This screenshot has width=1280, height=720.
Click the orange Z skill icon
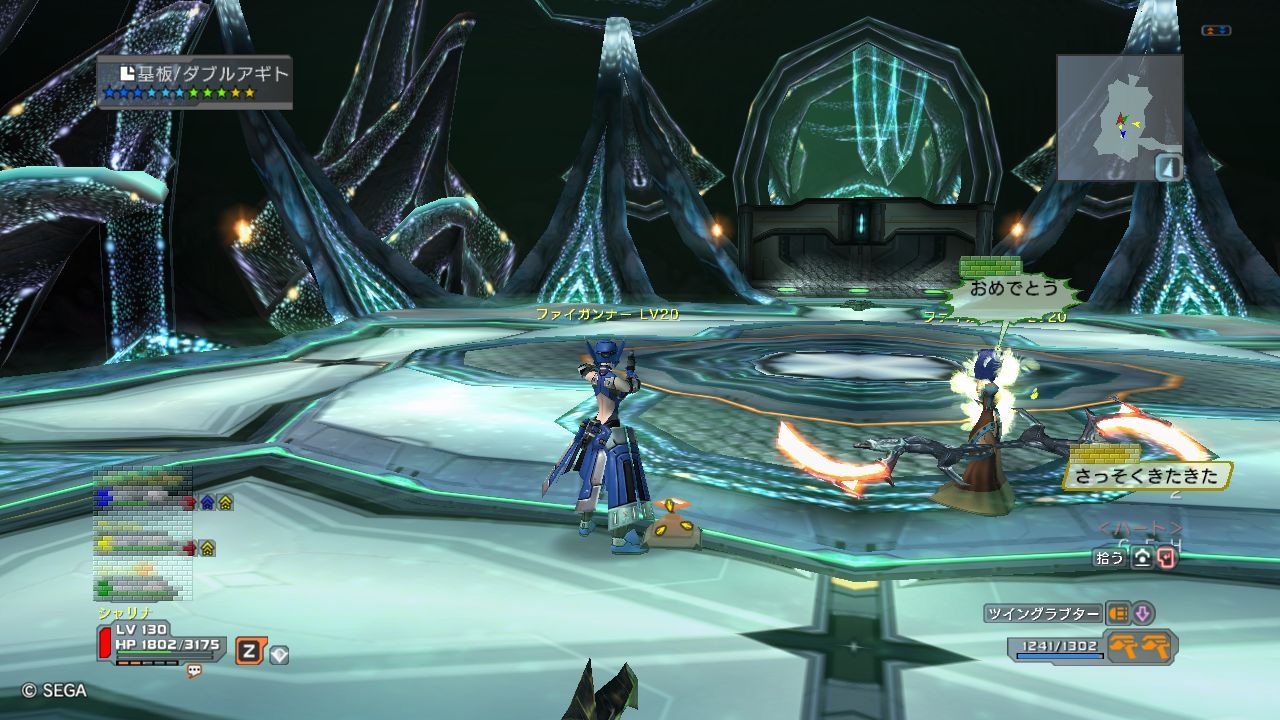point(250,652)
